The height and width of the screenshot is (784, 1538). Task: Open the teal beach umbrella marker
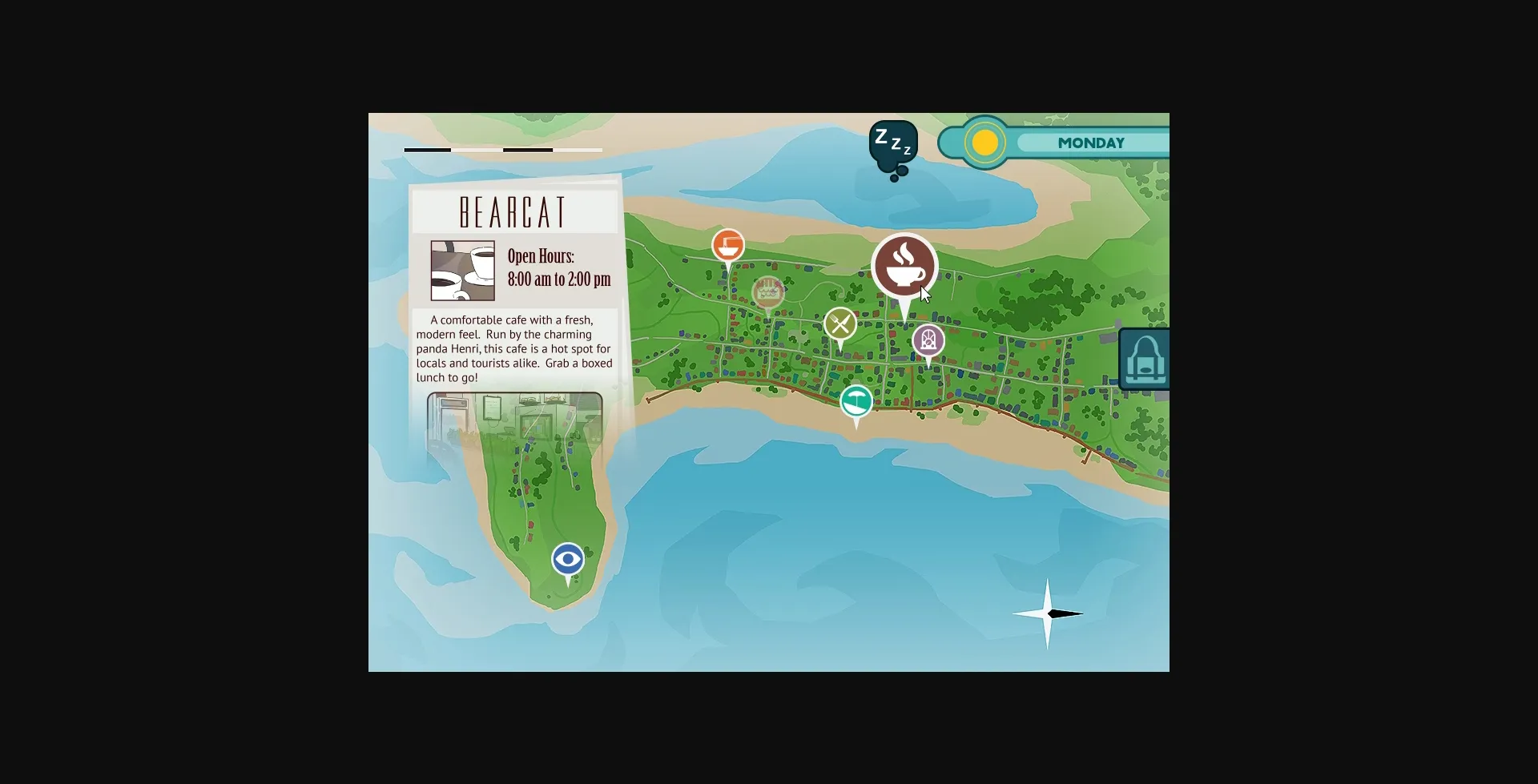856,400
